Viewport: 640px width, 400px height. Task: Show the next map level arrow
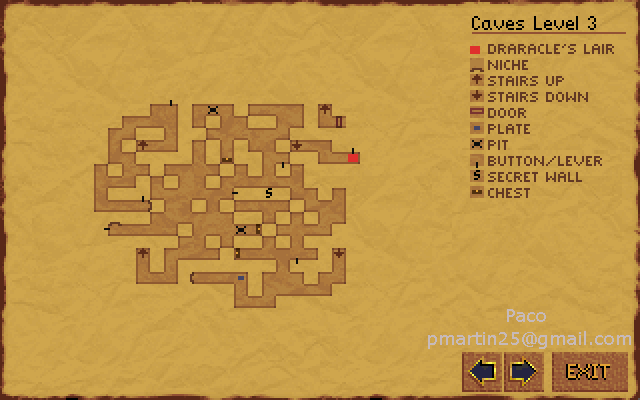(522, 372)
